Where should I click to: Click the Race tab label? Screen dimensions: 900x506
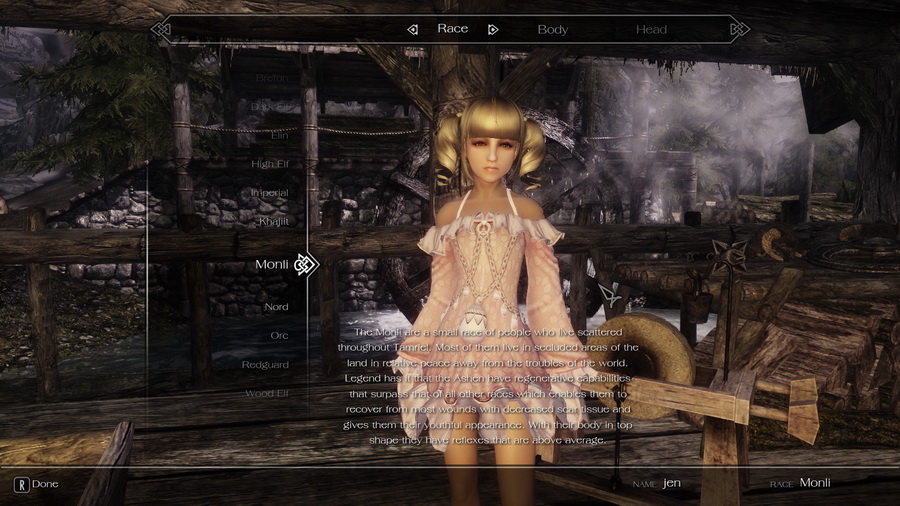452,29
